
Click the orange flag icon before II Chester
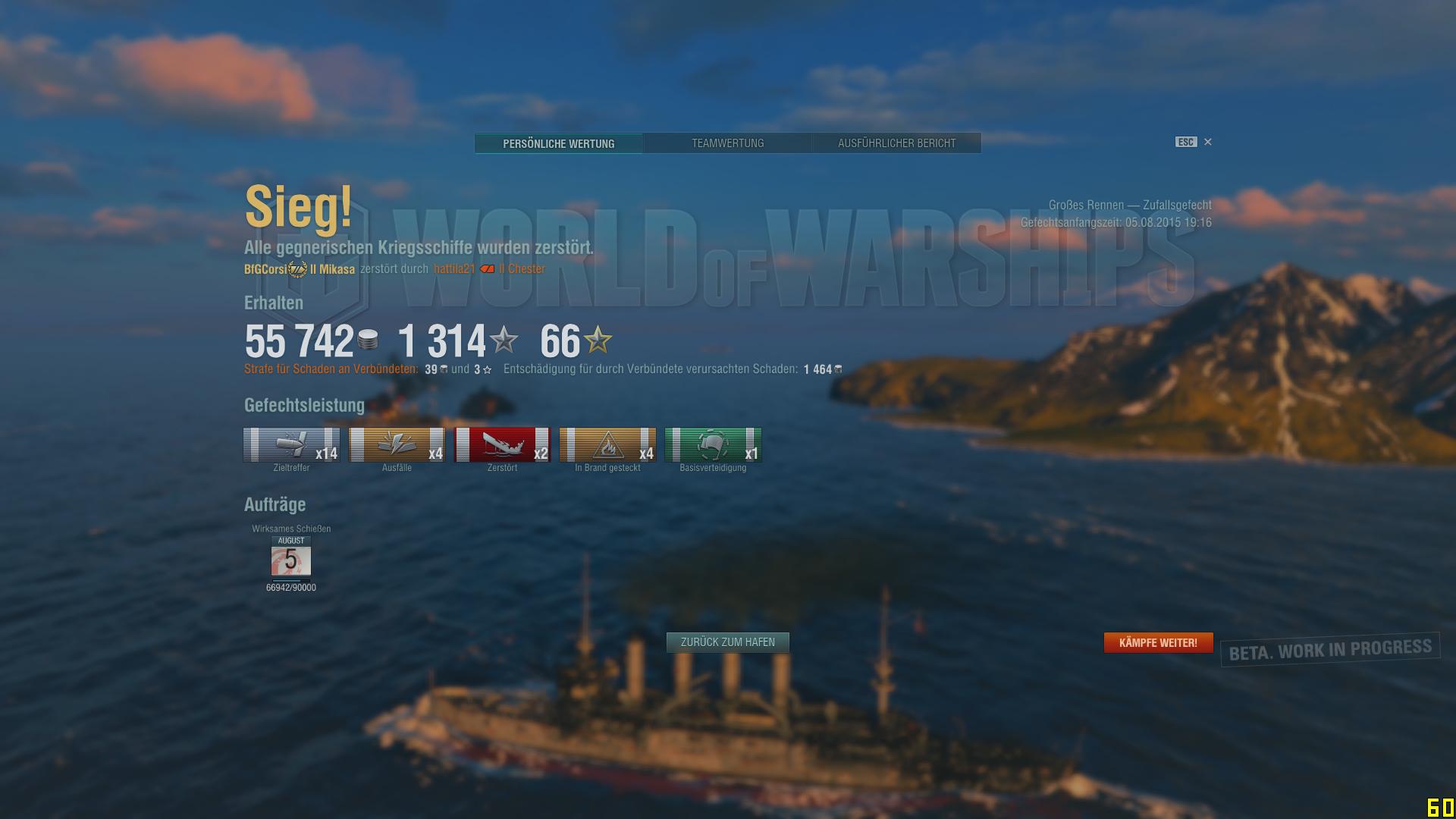click(x=486, y=268)
